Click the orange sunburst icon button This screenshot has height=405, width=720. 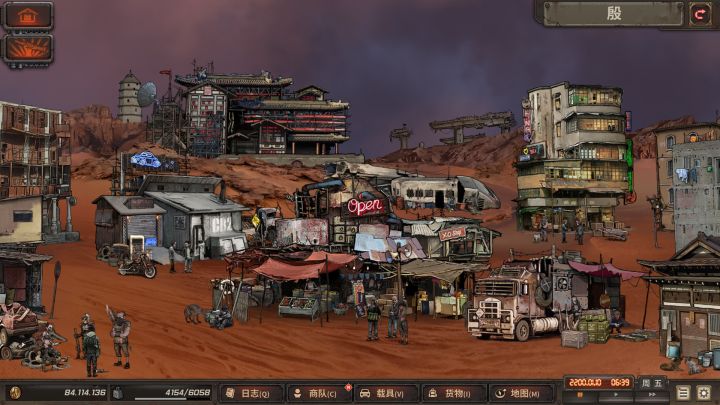[x=27, y=48]
